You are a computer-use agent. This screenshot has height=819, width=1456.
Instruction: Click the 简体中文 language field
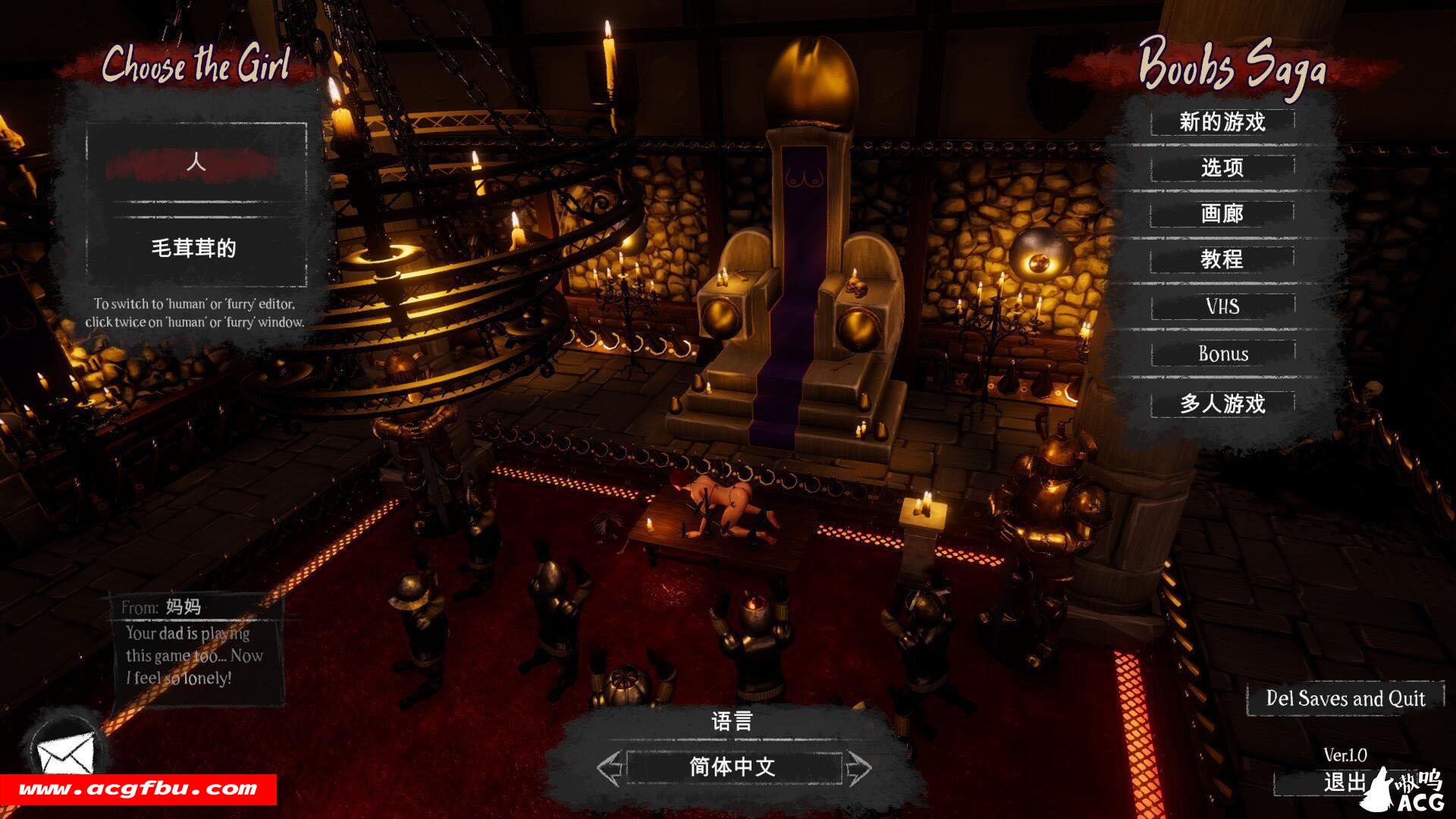pos(733,767)
